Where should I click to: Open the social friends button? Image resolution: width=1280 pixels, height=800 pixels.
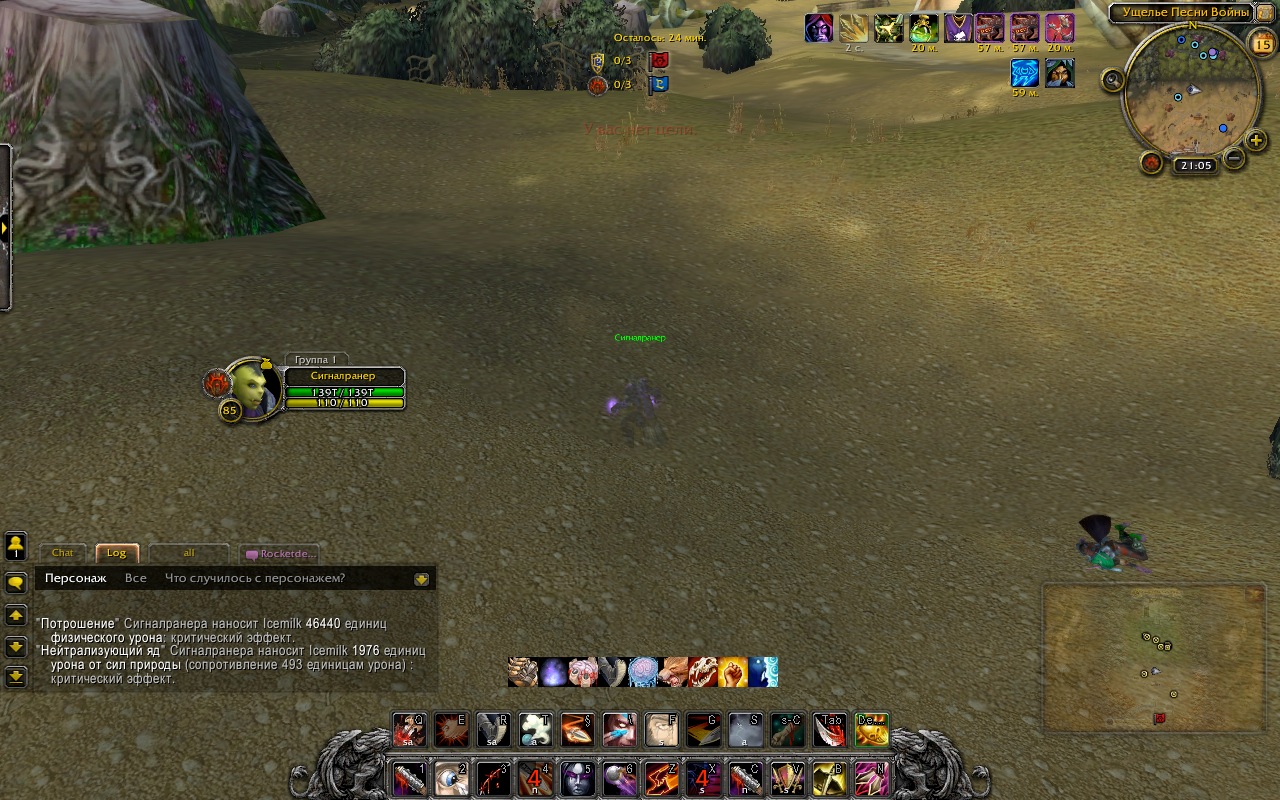16,546
